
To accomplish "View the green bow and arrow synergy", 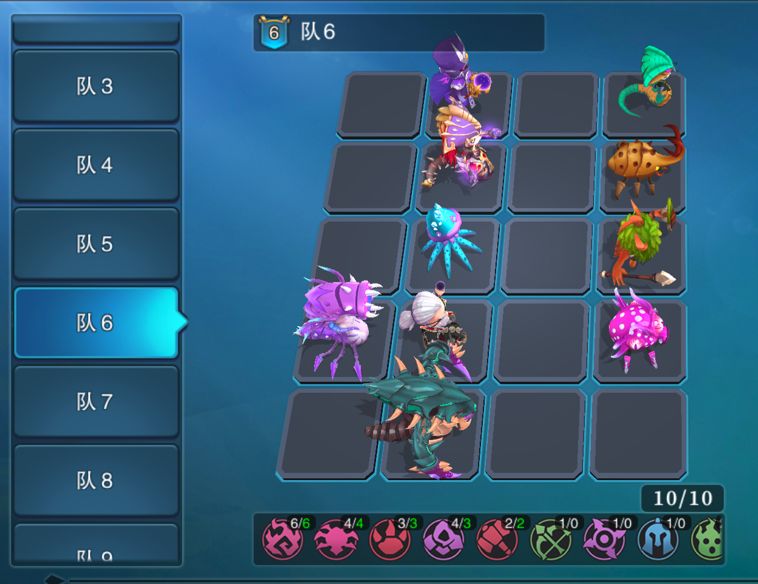I will (550, 539).
